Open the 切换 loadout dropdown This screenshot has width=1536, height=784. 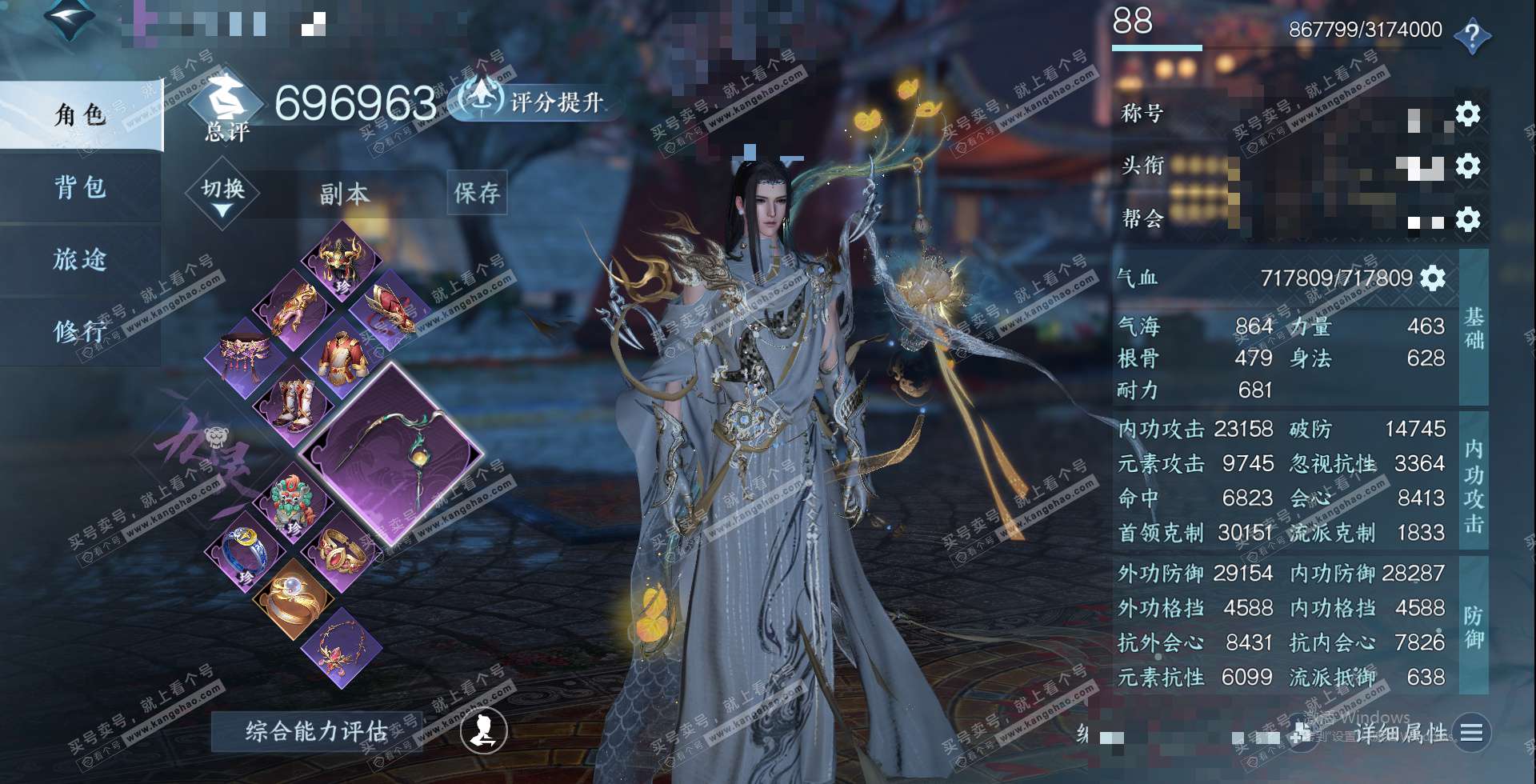click(222, 194)
